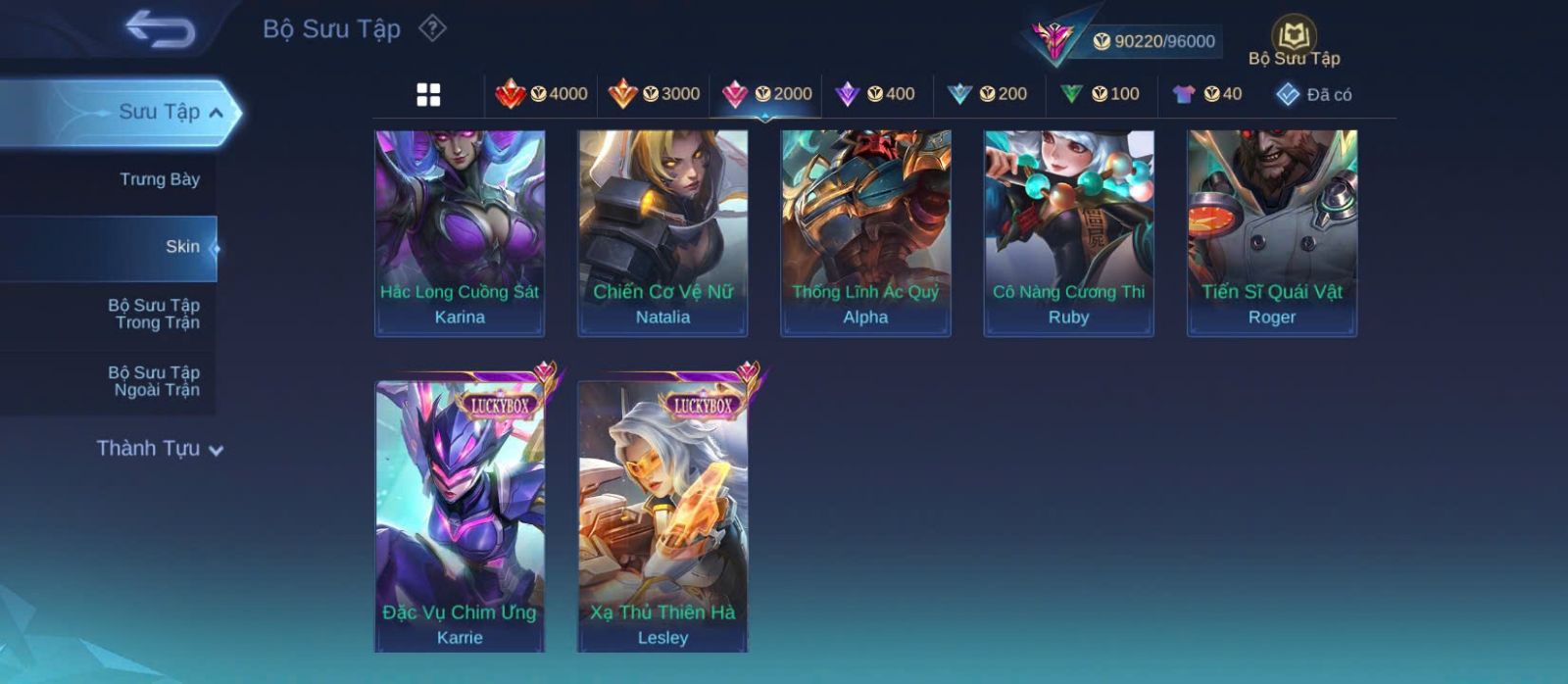The image size is (1568, 684).
Task: Open the Bộ Sưu Tập book icon
Action: (1294, 39)
